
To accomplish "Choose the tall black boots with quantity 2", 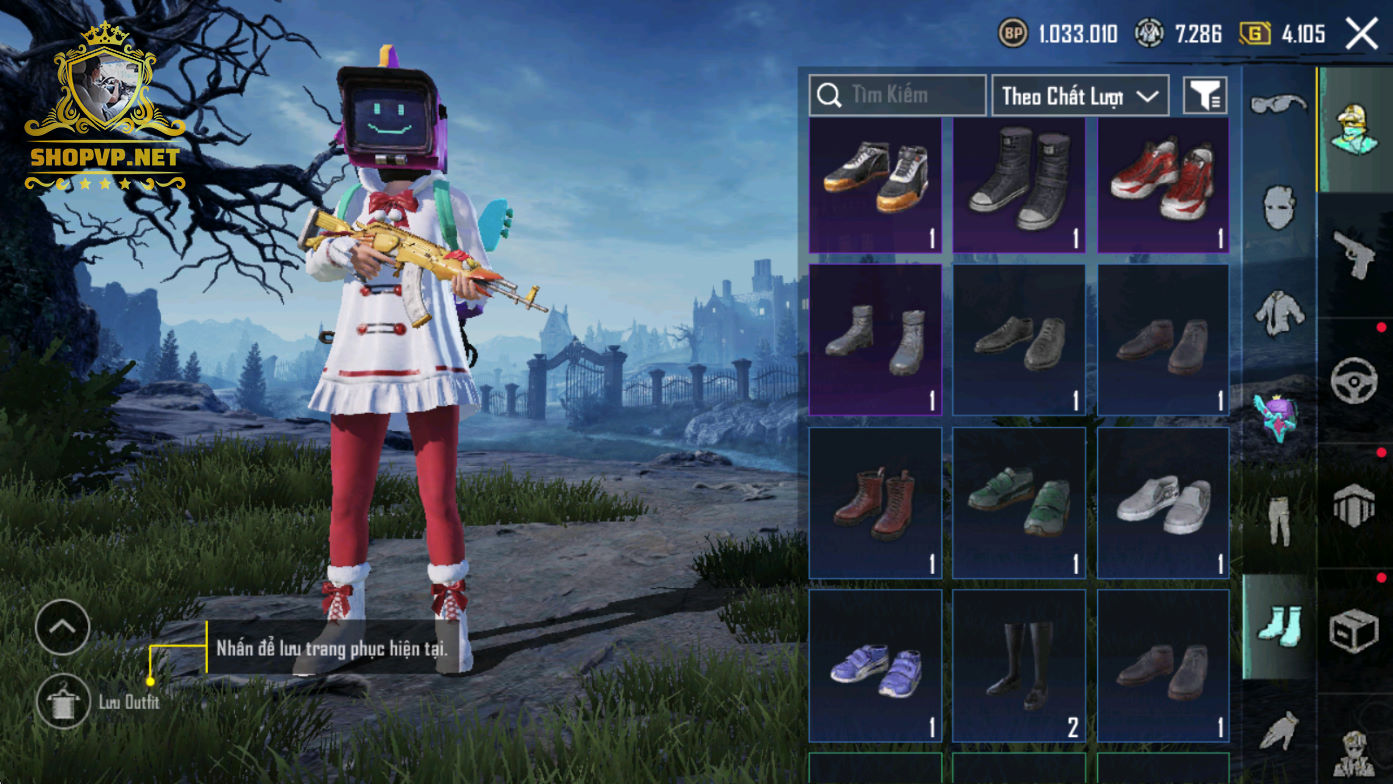I will pyautogui.click(x=1019, y=666).
